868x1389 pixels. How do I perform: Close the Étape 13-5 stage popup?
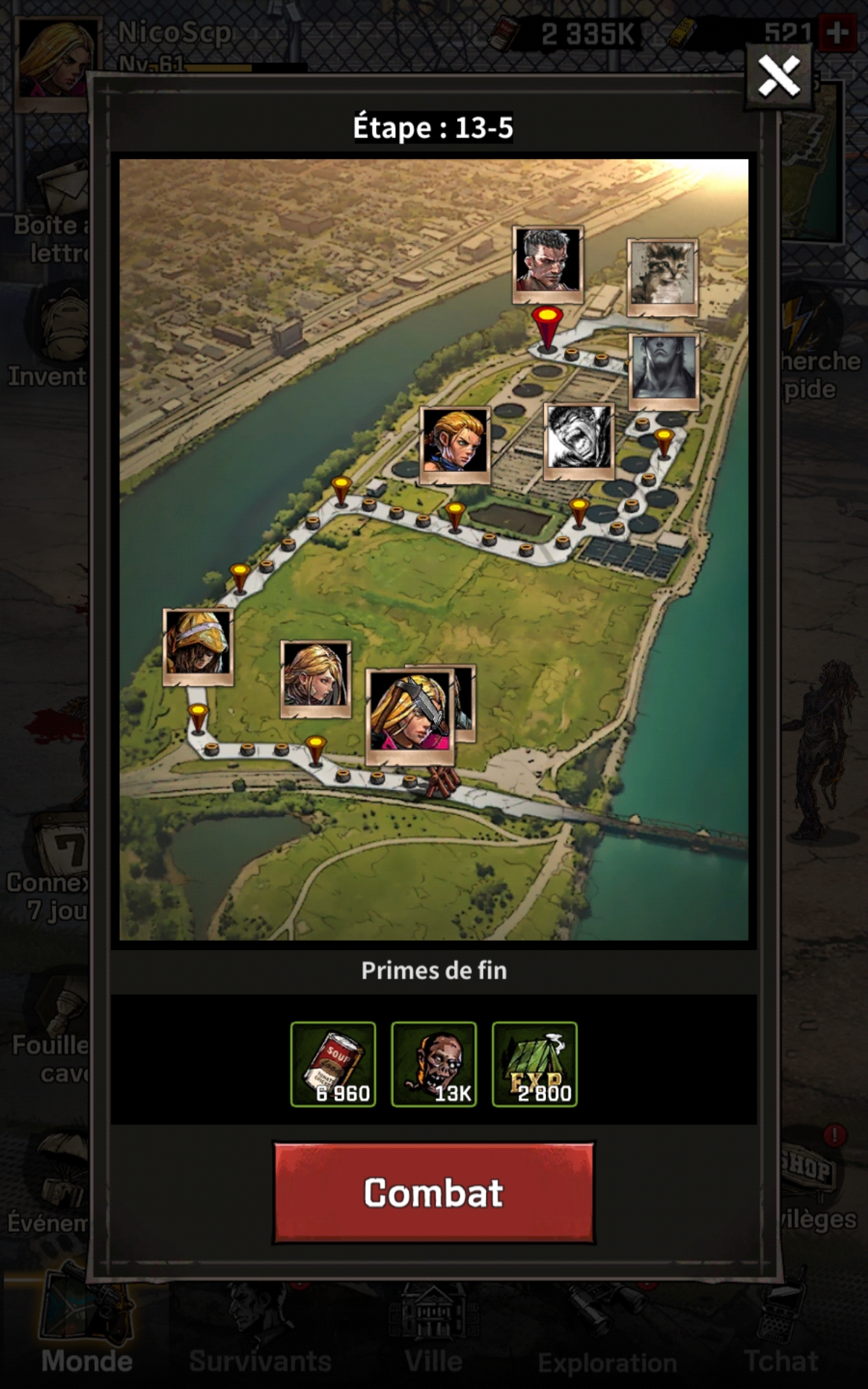779,76
